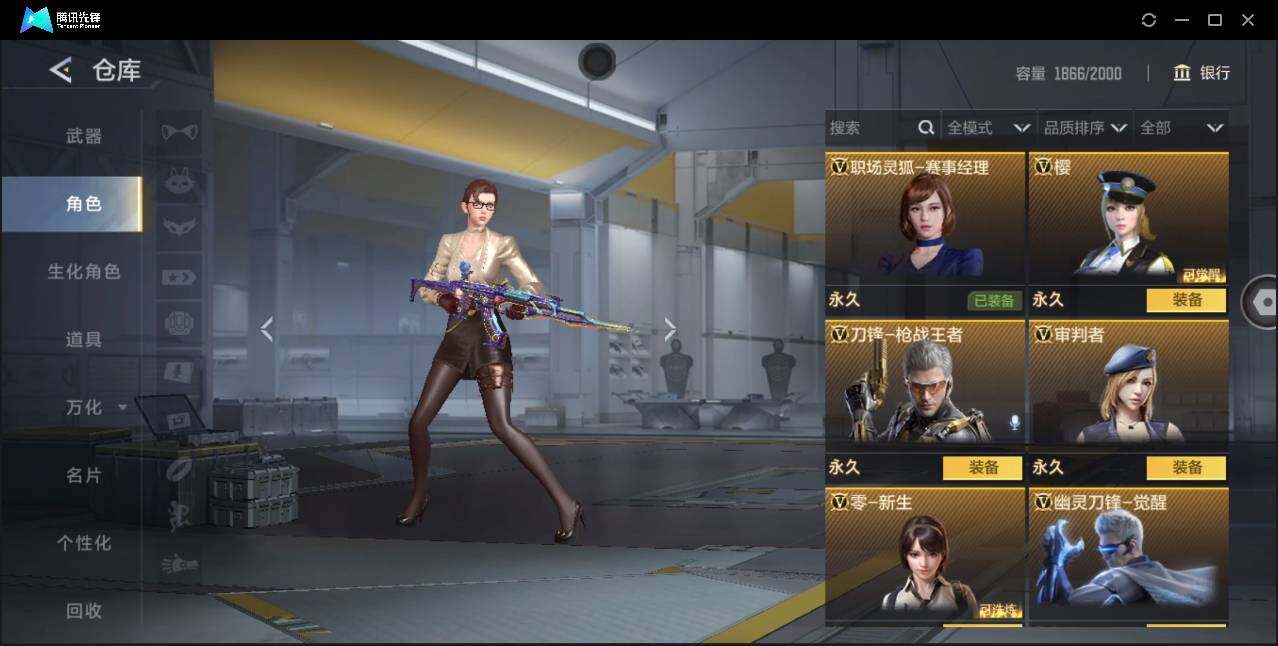Equip the 刀锋-枪战王者 character
The width and height of the screenshot is (1278, 646).
(982, 468)
